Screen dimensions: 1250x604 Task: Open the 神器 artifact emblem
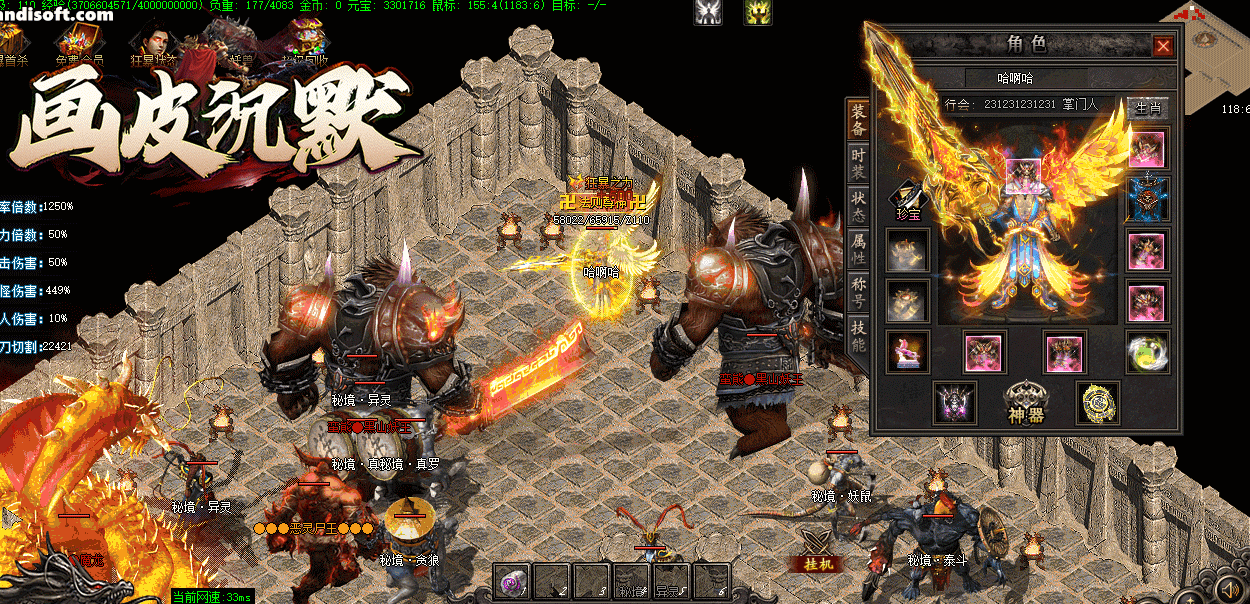(x=1027, y=402)
